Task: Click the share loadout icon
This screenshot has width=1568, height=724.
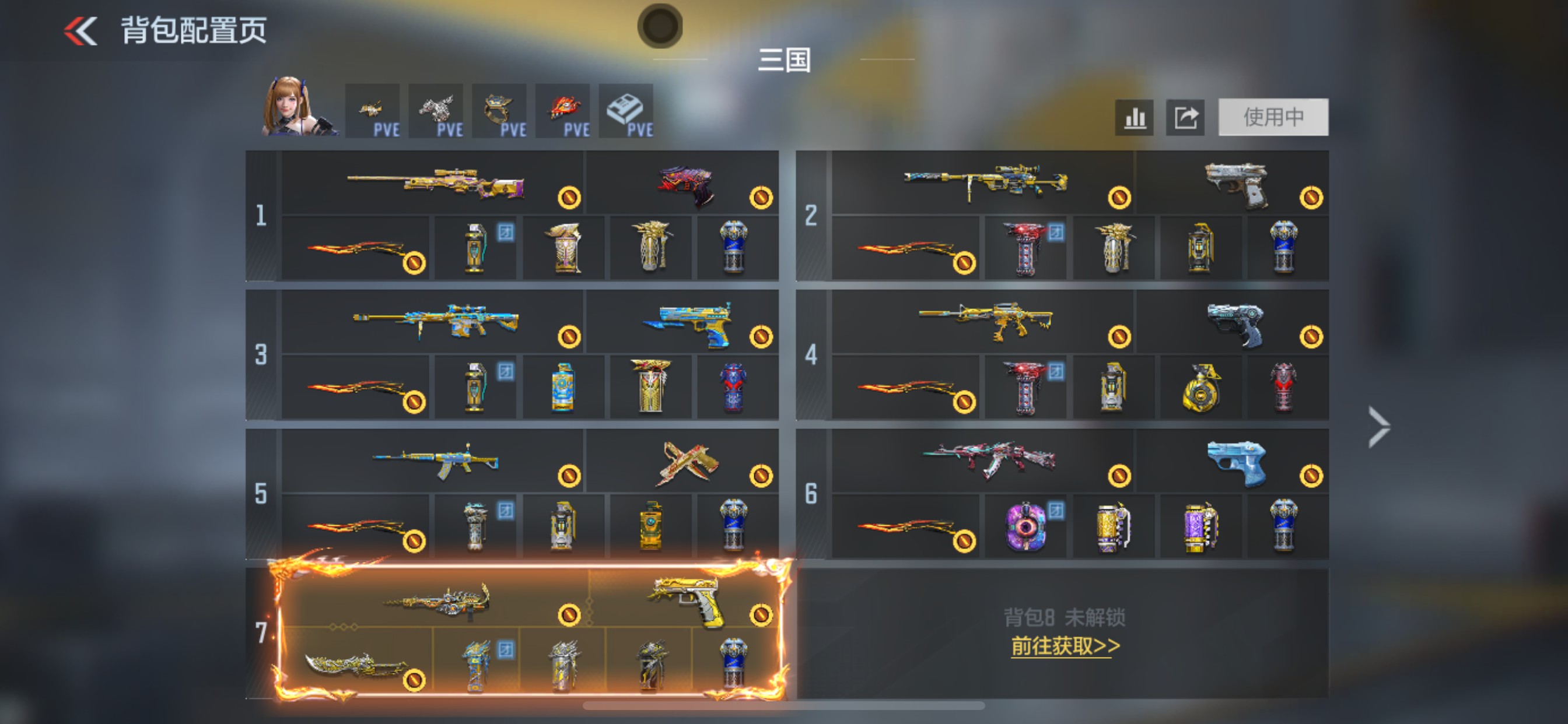Action: [1185, 118]
